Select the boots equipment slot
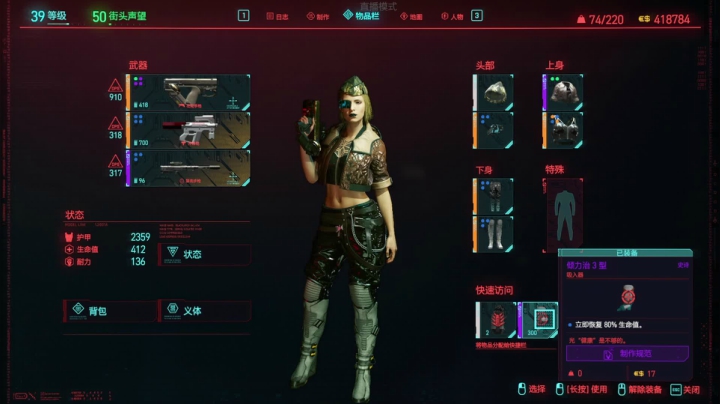 [493, 234]
